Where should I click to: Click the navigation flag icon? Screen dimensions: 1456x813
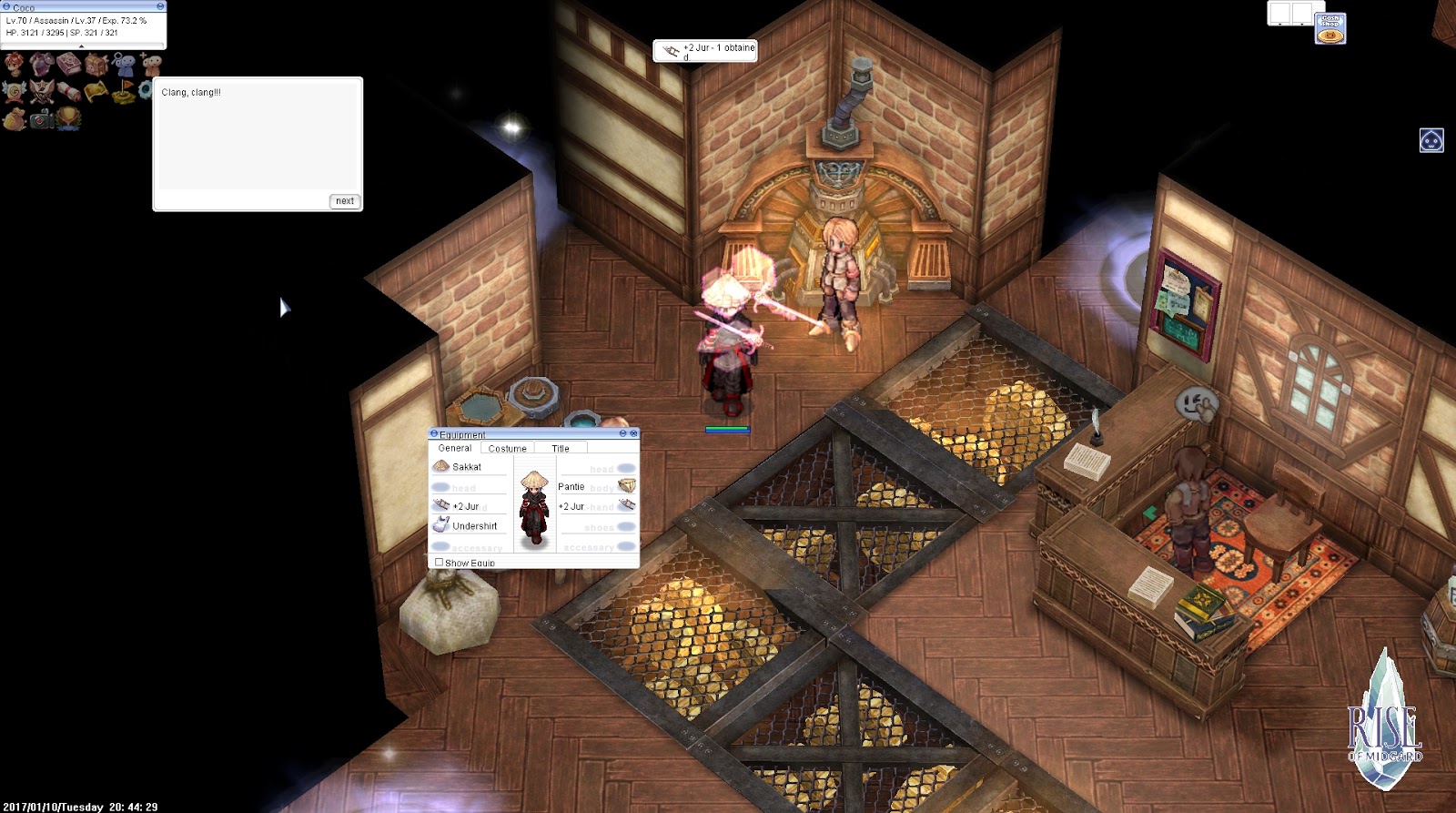pos(123,92)
